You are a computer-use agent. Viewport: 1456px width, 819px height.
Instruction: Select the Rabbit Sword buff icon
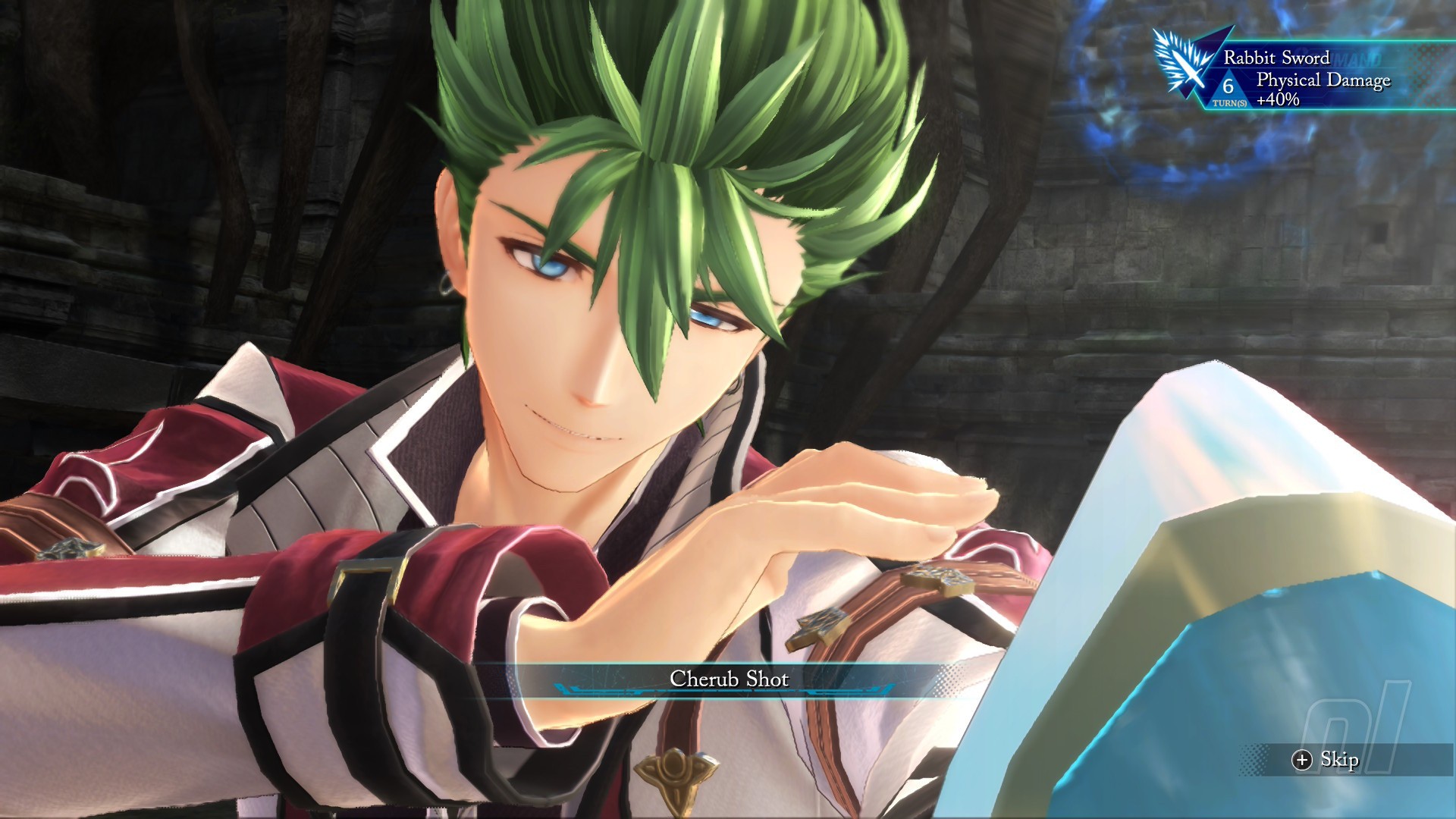coord(1185,62)
